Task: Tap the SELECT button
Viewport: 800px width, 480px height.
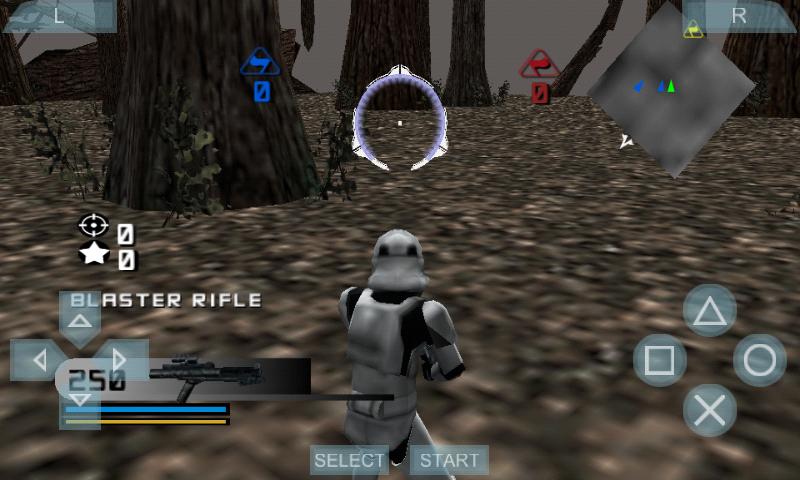Action: [x=349, y=460]
